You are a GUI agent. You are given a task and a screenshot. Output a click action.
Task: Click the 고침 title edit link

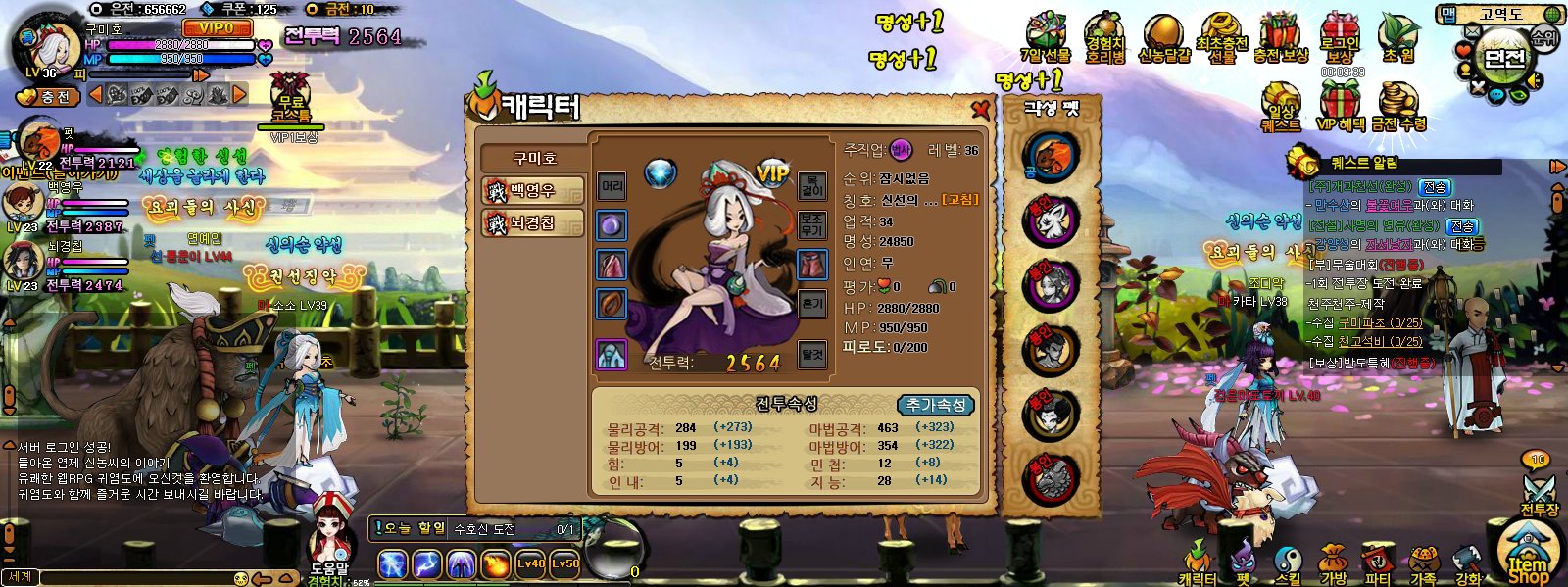959,200
